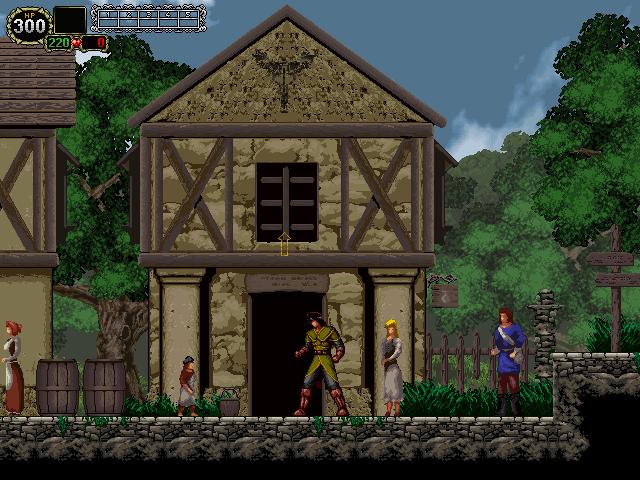Select the empty black subweapon box
640x480 pixels.
coord(69,19)
